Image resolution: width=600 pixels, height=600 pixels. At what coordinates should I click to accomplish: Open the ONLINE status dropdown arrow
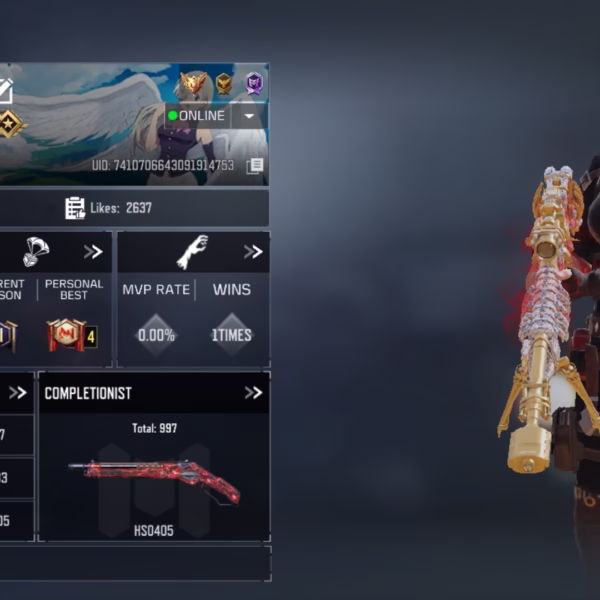tap(249, 116)
